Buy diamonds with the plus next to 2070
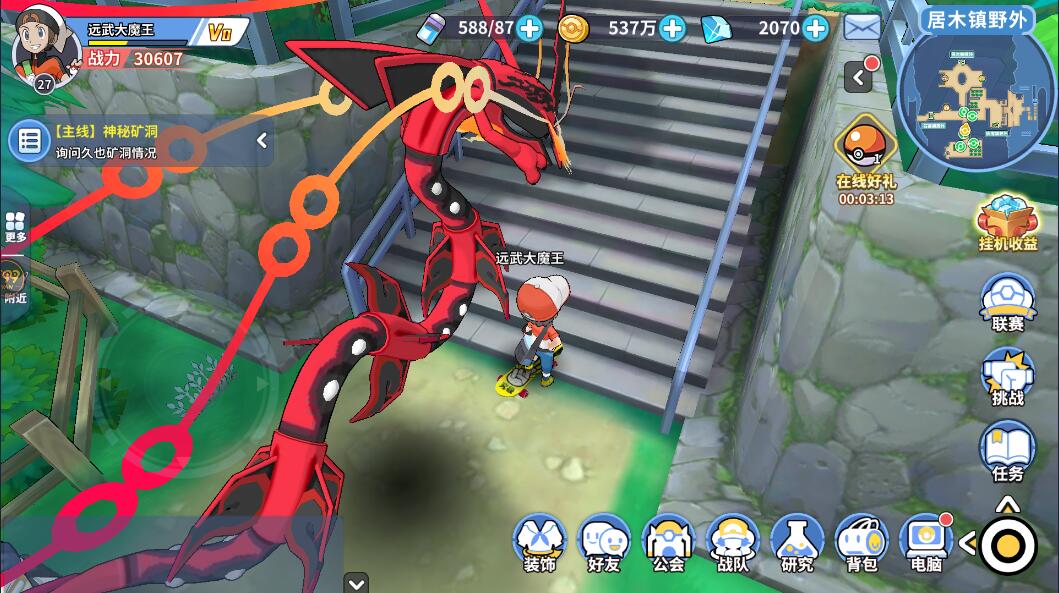This screenshot has height=593, width=1059. 816,28
